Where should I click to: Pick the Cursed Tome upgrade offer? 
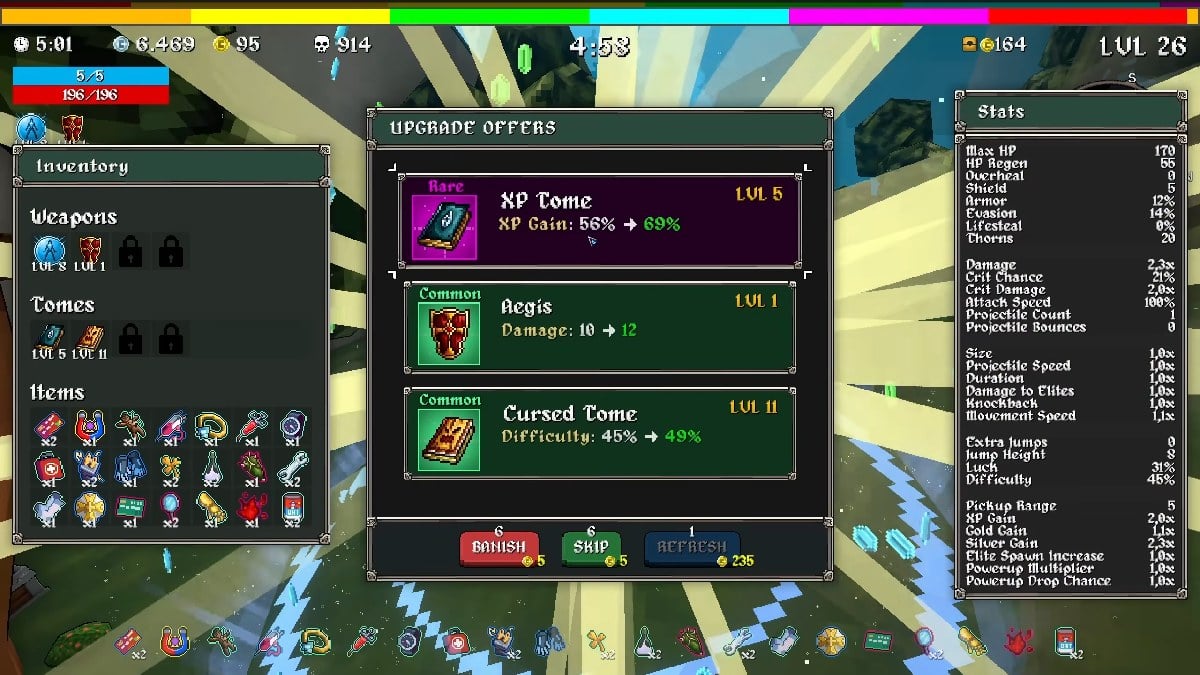coord(599,433)
